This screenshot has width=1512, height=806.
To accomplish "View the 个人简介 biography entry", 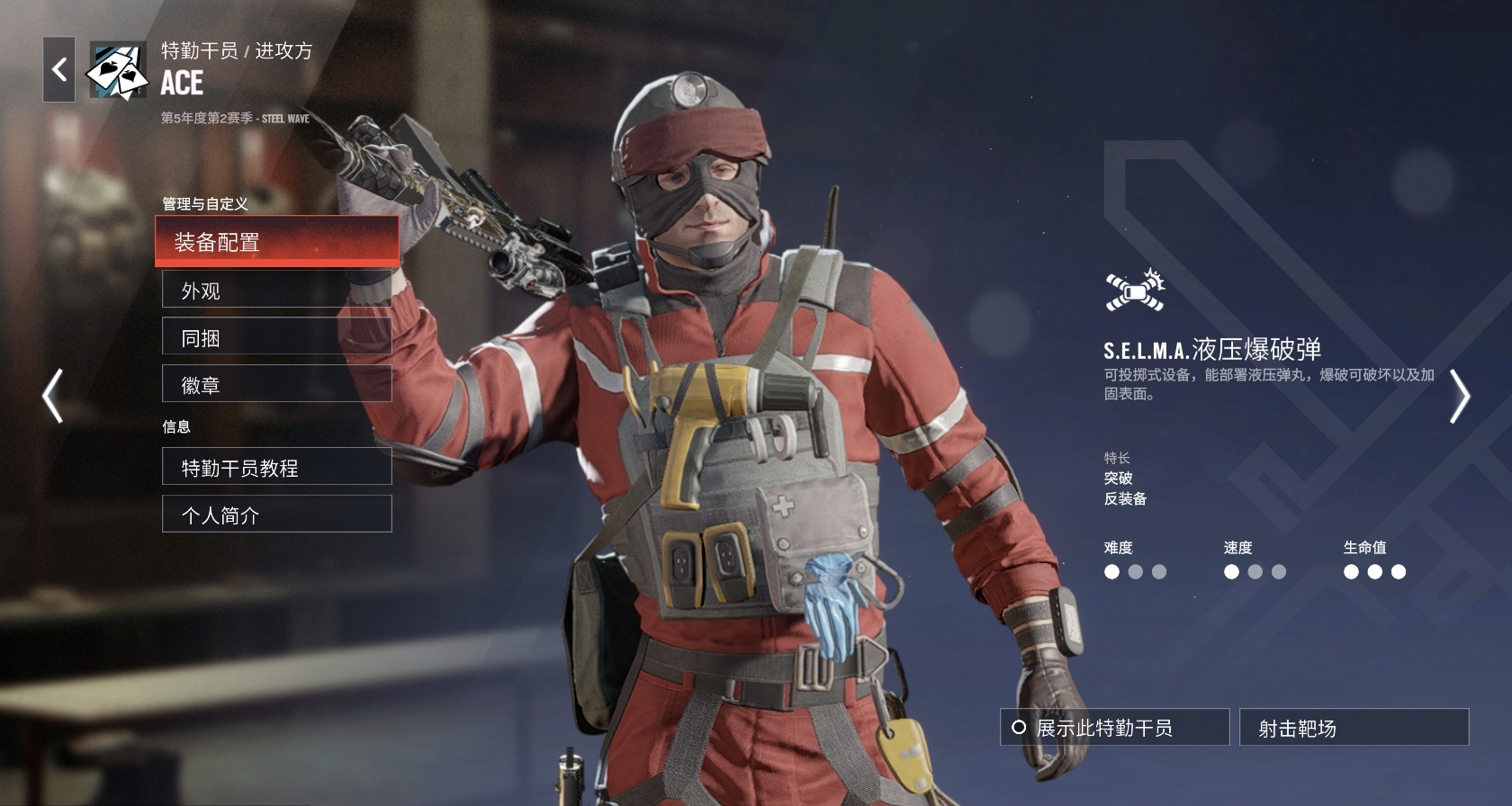I will coord(276,514).
